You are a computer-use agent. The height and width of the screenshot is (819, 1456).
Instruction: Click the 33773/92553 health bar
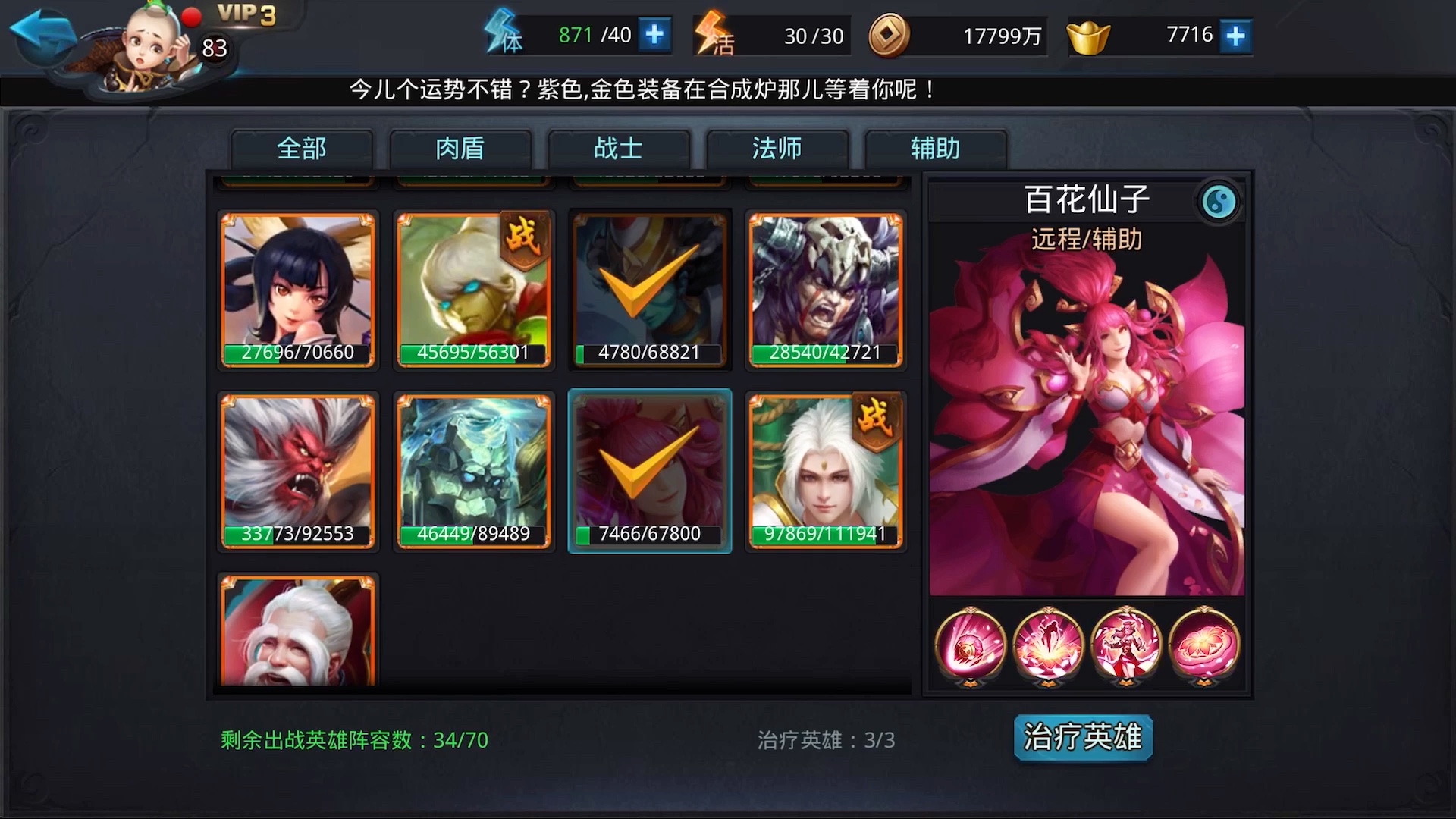pos(297,533)
